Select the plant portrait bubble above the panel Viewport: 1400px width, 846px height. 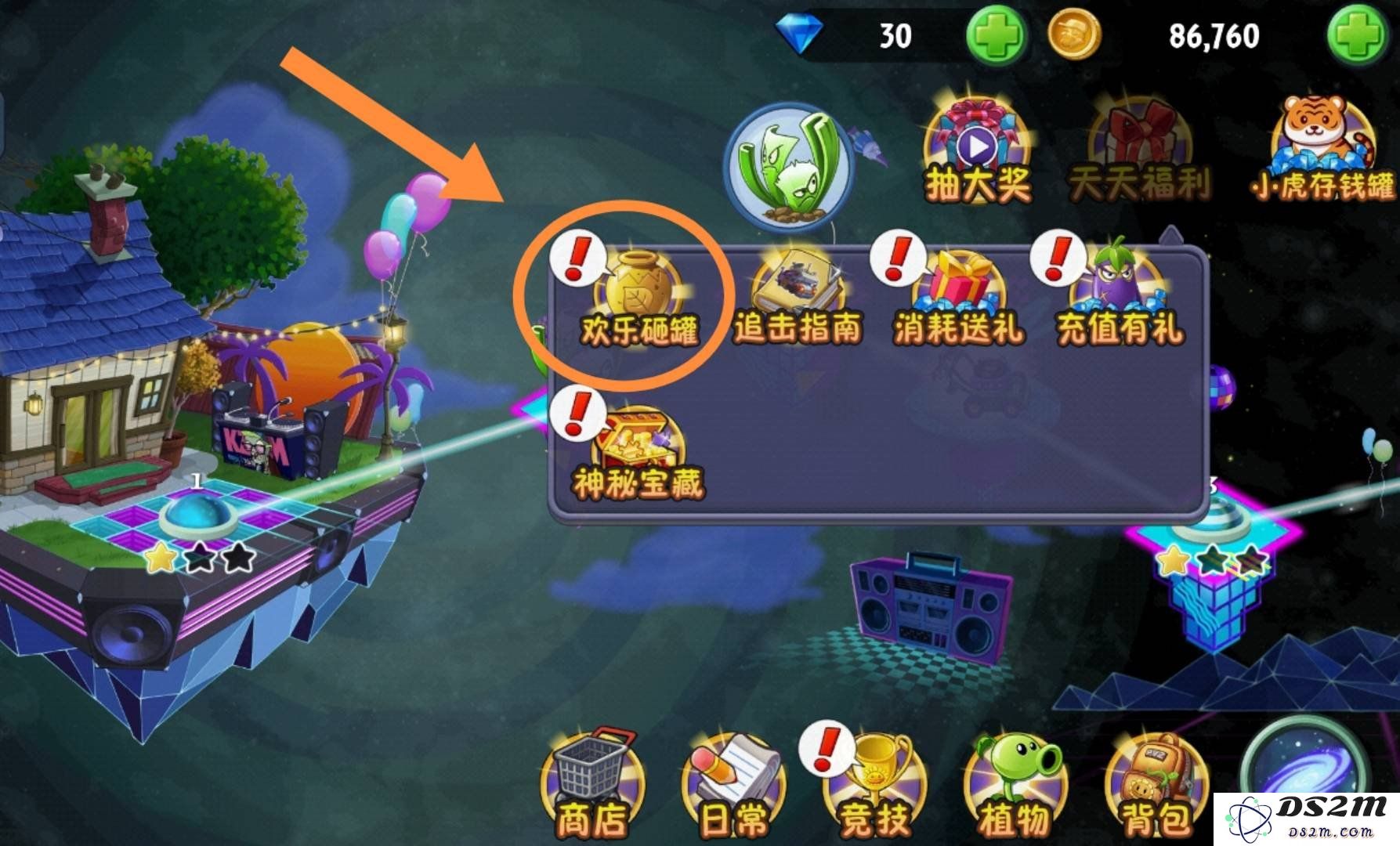[x=789, y=168]
